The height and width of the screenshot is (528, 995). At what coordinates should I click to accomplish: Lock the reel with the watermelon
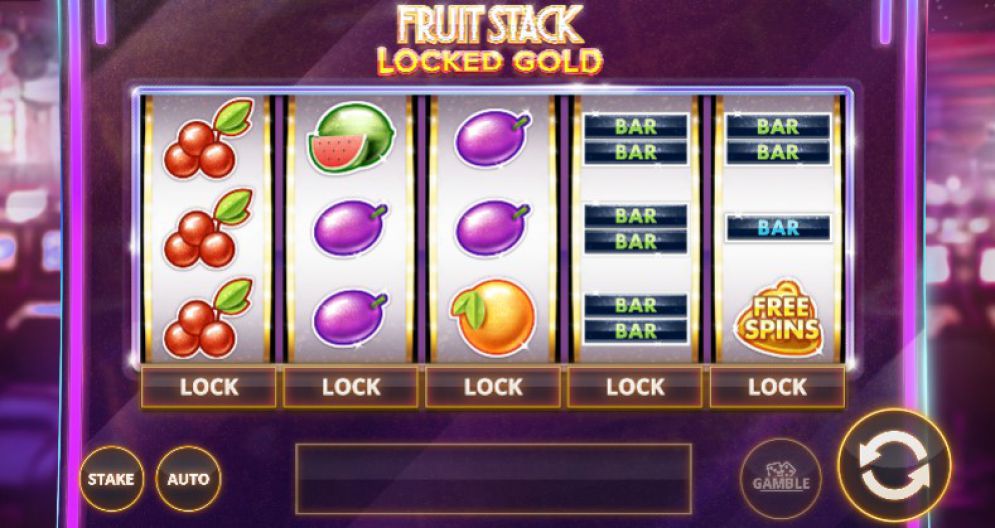(351, 387)
